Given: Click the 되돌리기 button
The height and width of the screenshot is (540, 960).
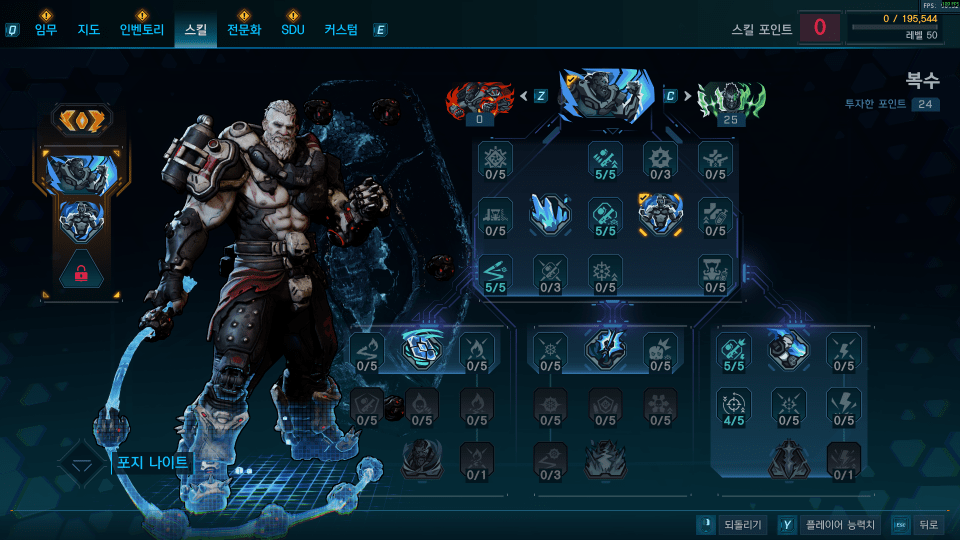Looking at the screenshot, I should click(x=733, y=524).
